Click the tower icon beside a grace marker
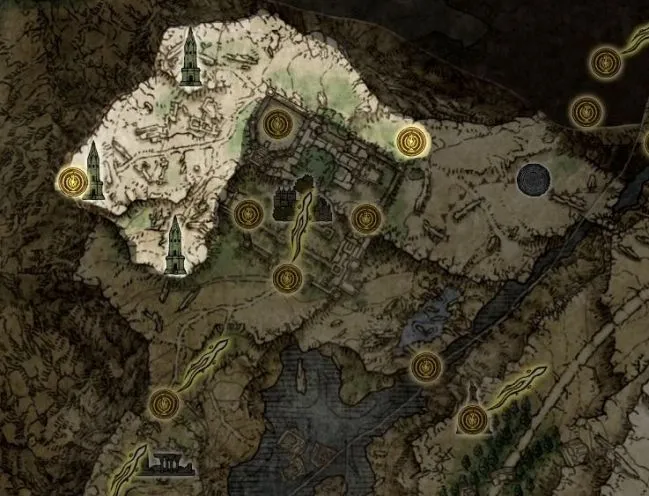The width and height of the screenshot is (649, 496). [94, 170]
